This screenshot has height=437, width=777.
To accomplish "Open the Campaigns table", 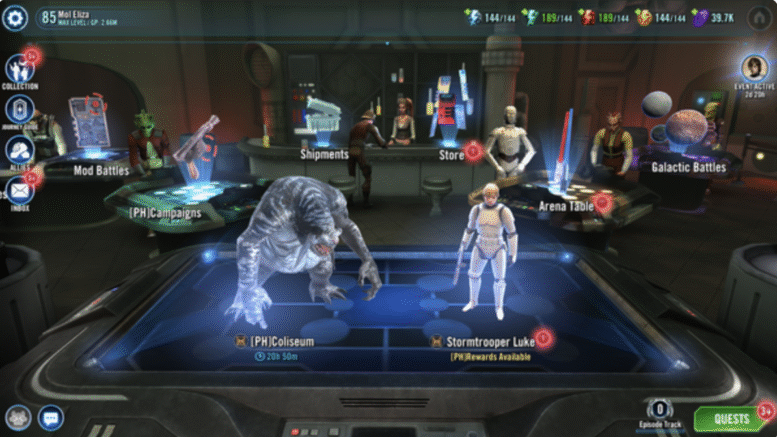I will (x=166, y=212).
